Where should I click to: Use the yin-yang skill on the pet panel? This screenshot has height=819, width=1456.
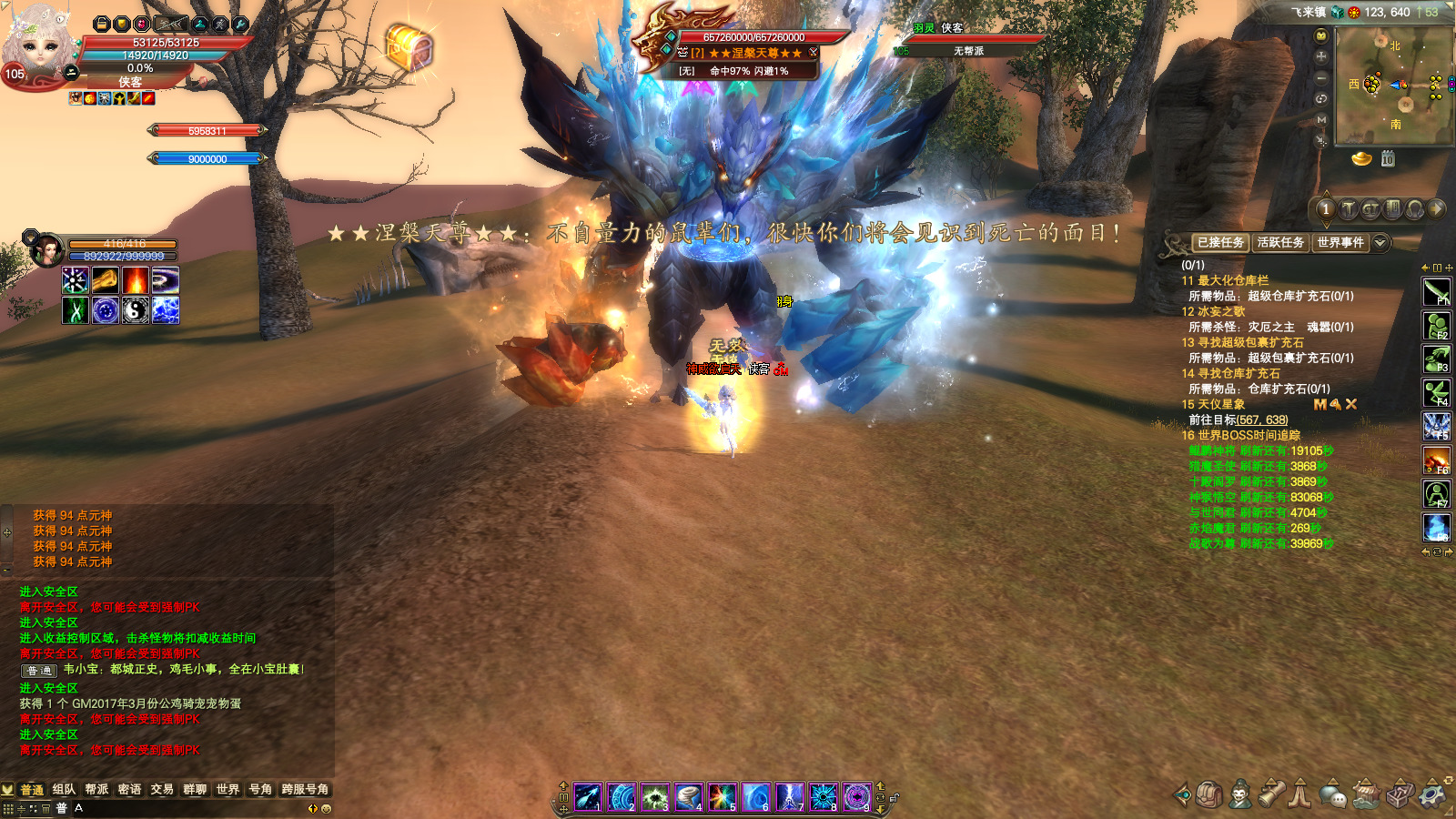click(136, 310)
